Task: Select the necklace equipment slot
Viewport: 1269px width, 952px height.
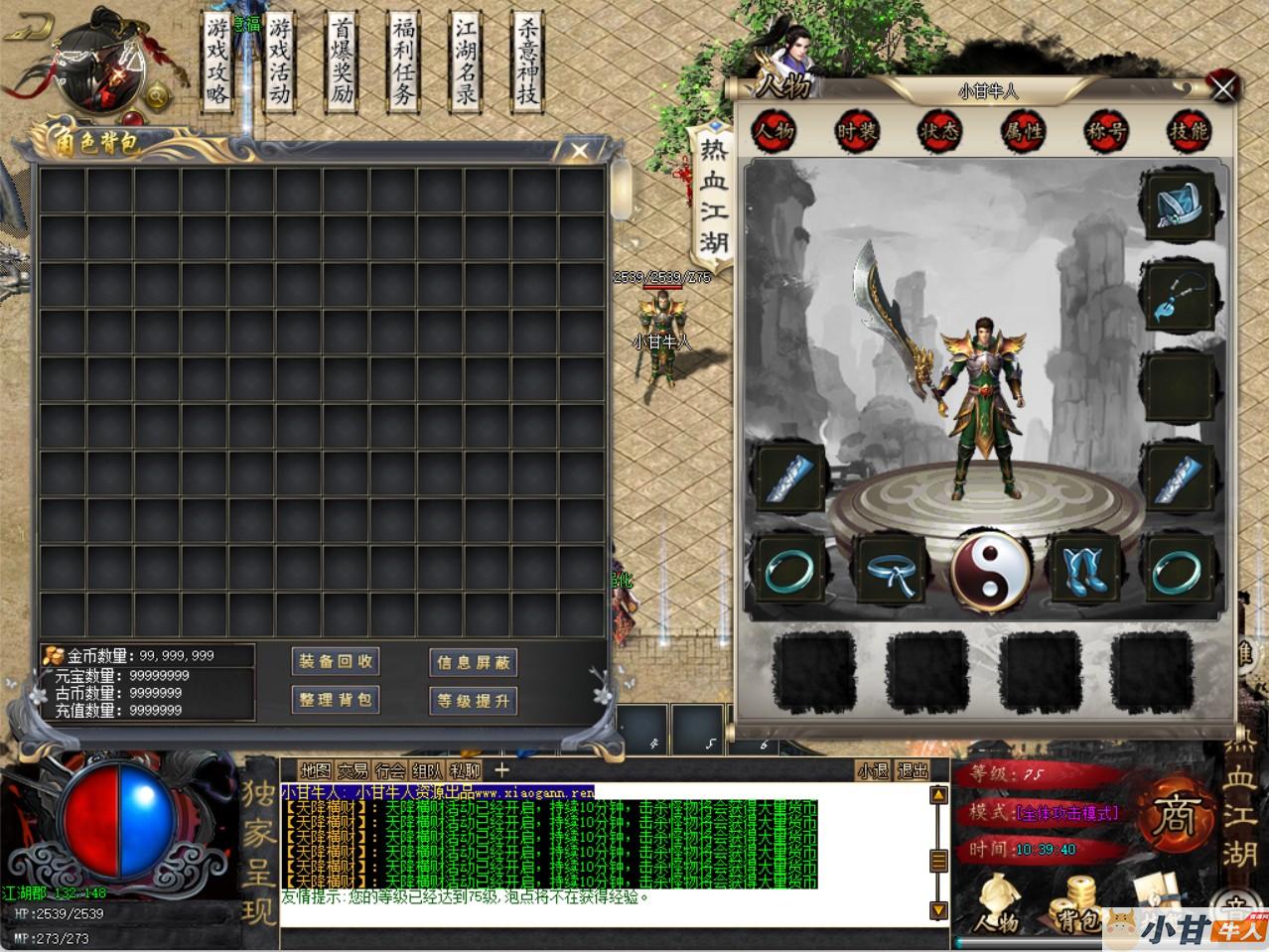Action: [1180, 295]
